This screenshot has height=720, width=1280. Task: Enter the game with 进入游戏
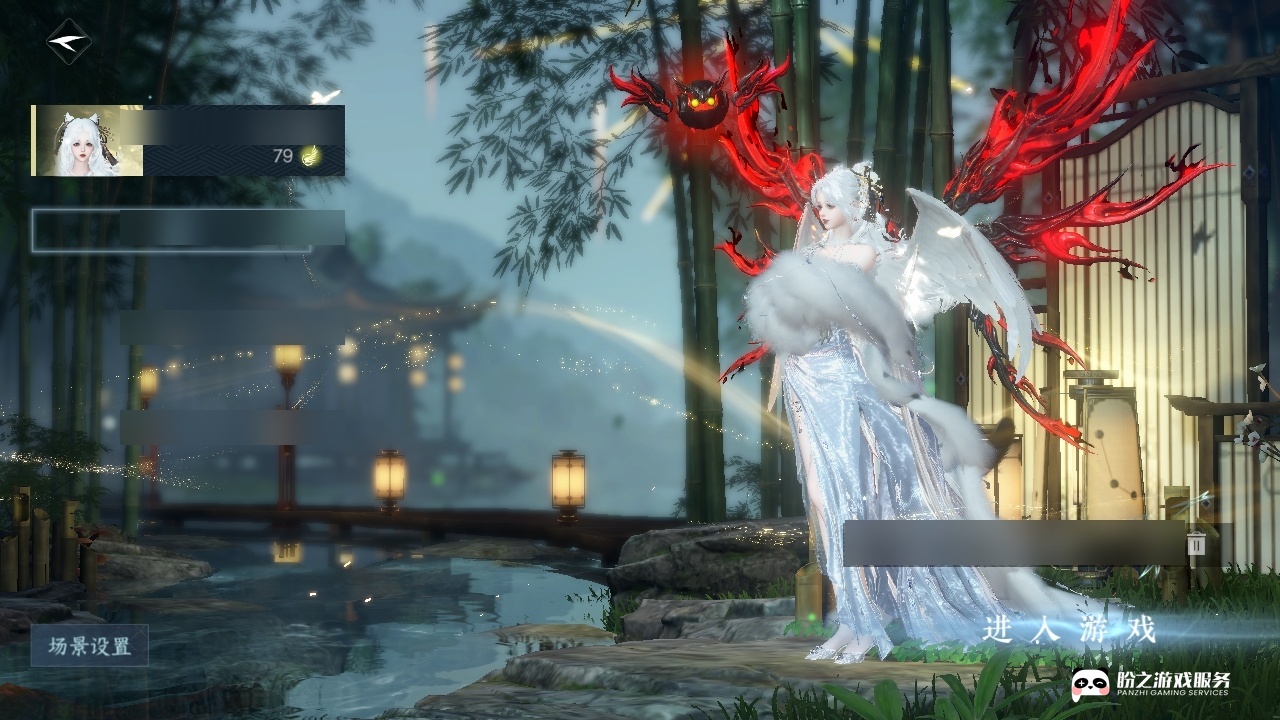(1069, 630)
